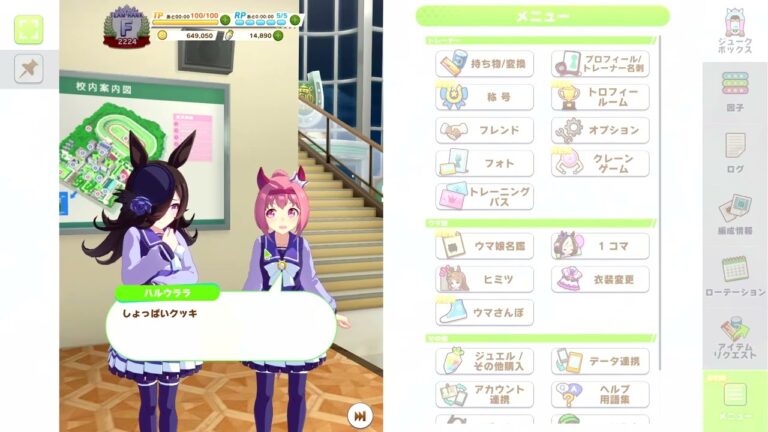Toggle the fullscreen icon at top-left

(28, 29)
